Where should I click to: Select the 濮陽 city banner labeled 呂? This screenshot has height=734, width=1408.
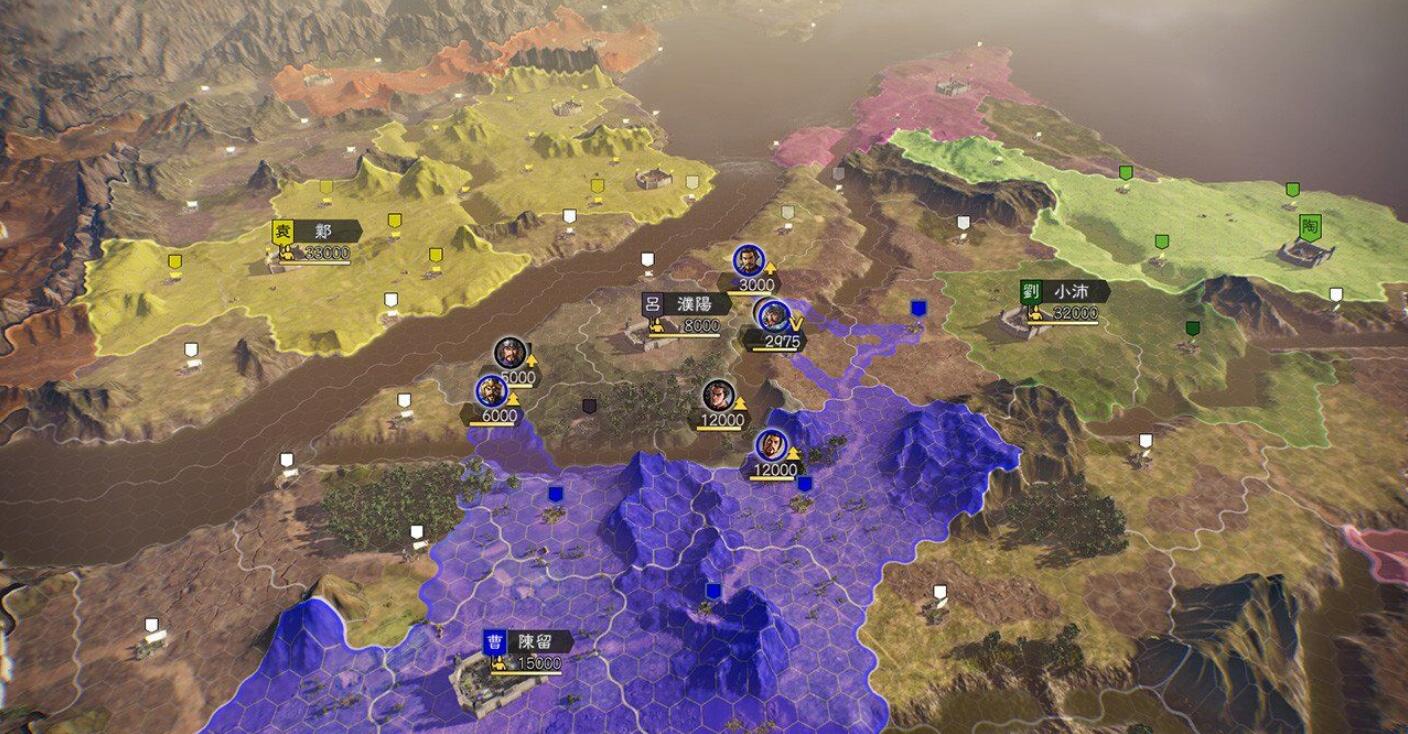coord(689,301)
